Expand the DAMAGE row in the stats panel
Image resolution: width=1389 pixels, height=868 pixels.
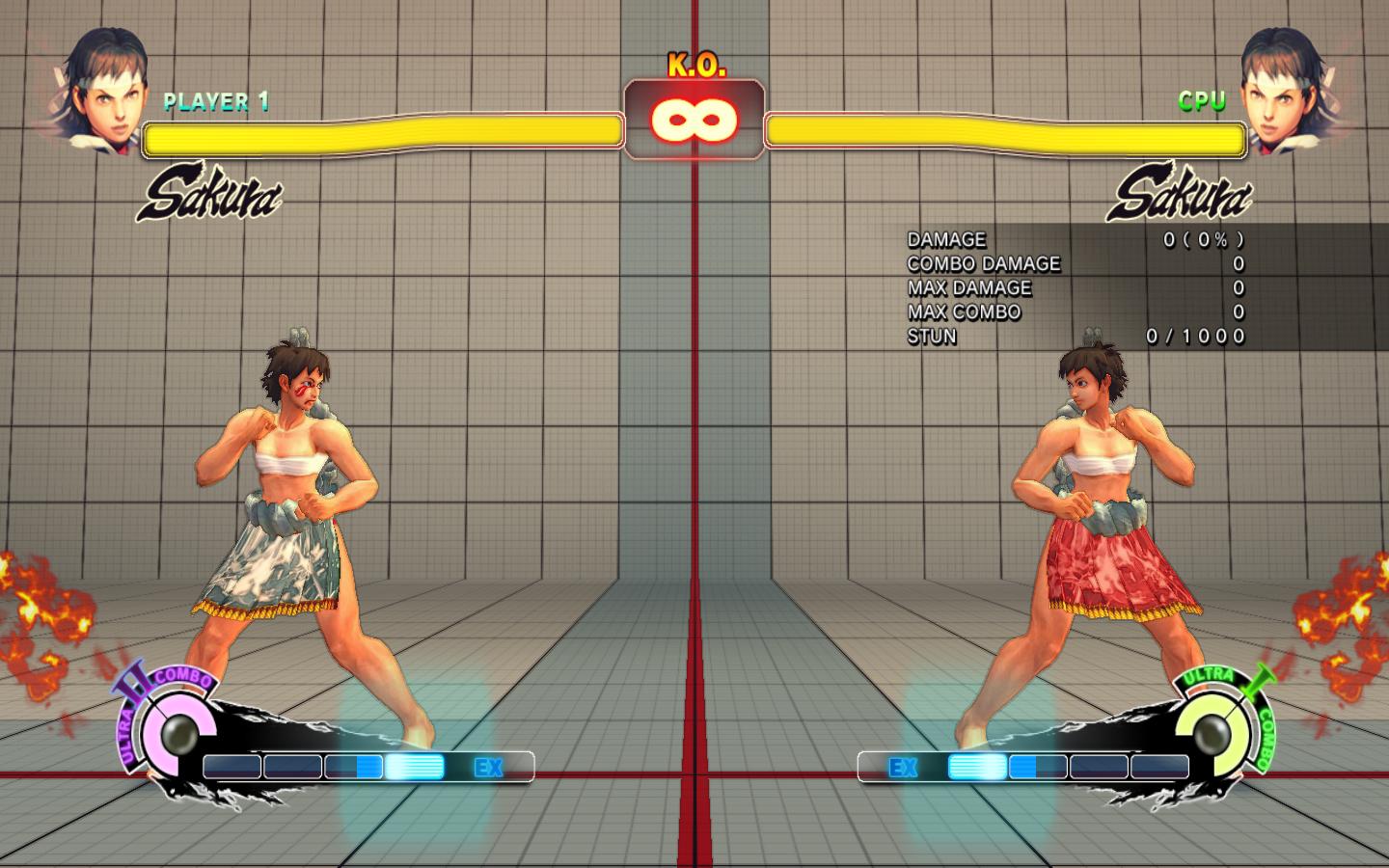click(x=945, y=239)
